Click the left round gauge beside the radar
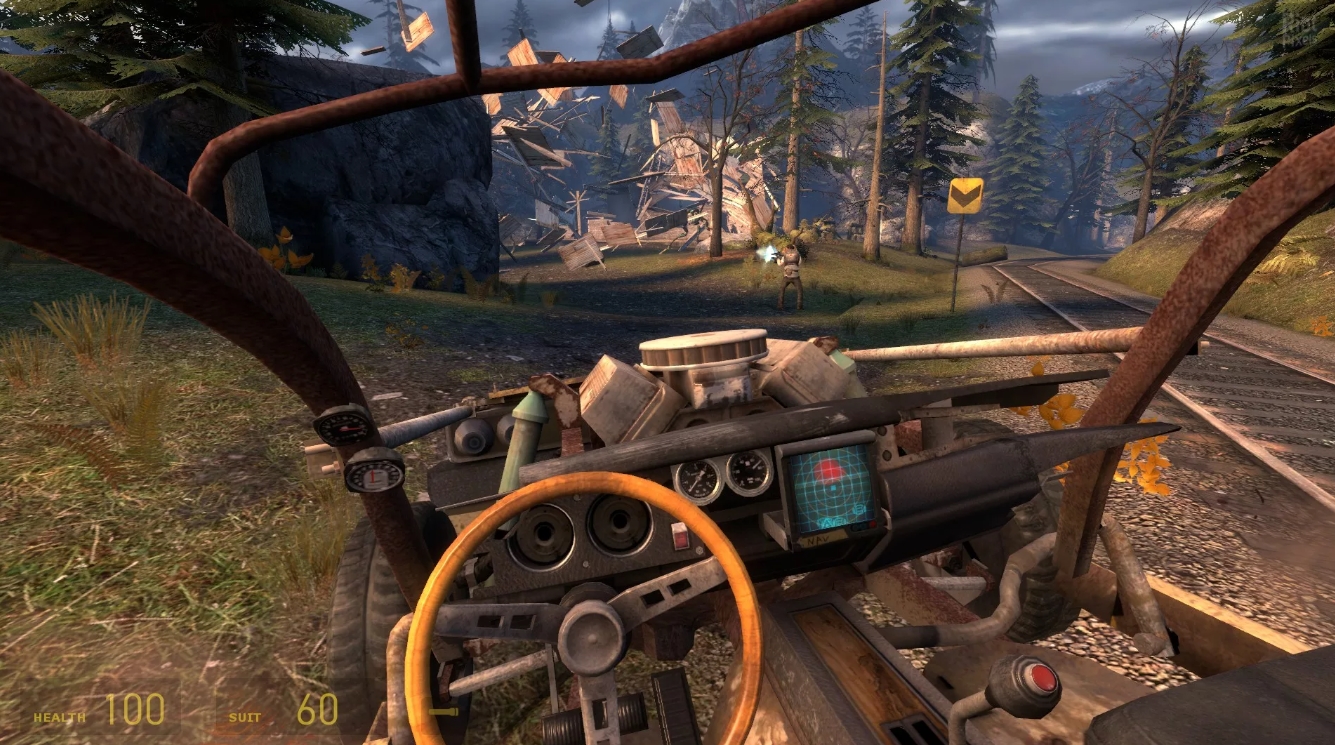1335x745 pixels. pos(698,478)
